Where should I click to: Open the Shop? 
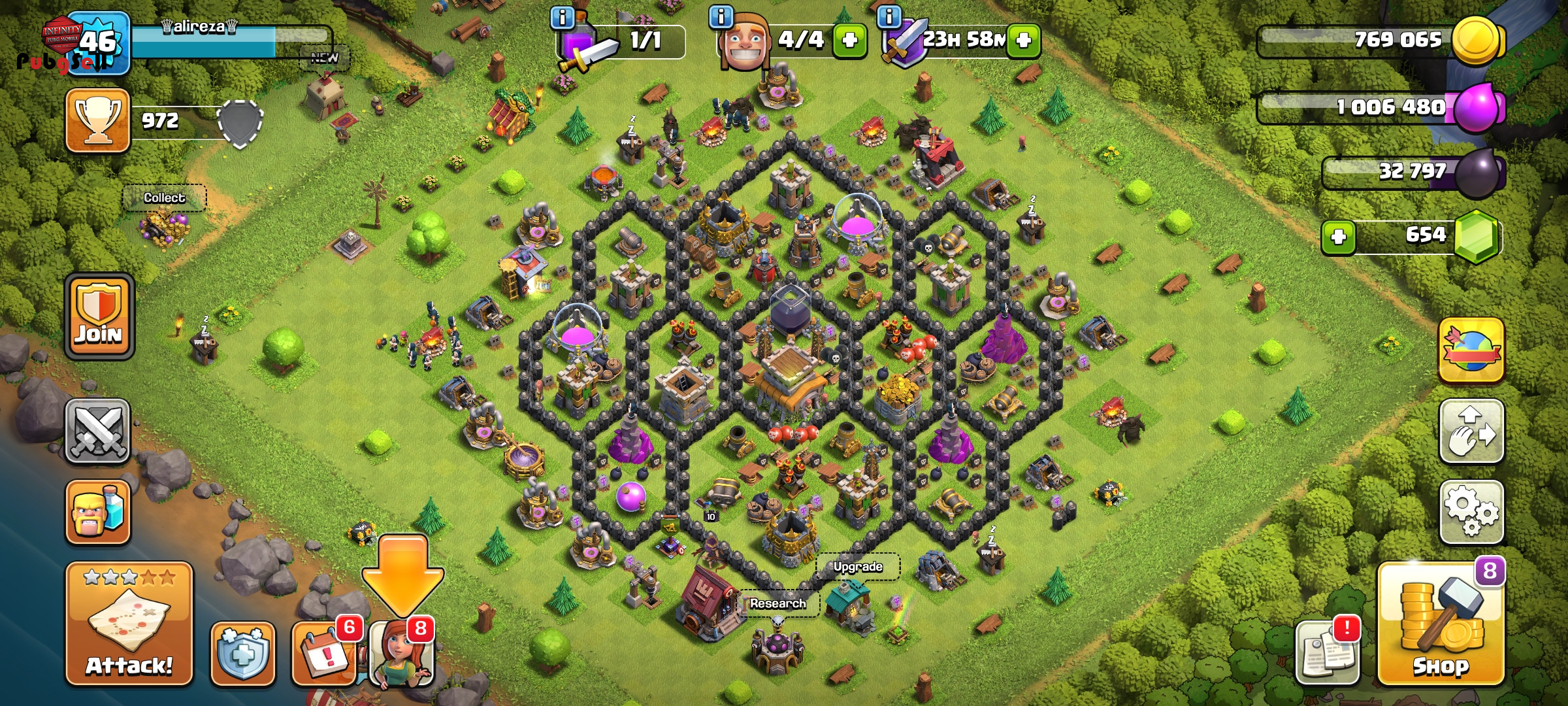[x=1441, y=625]
